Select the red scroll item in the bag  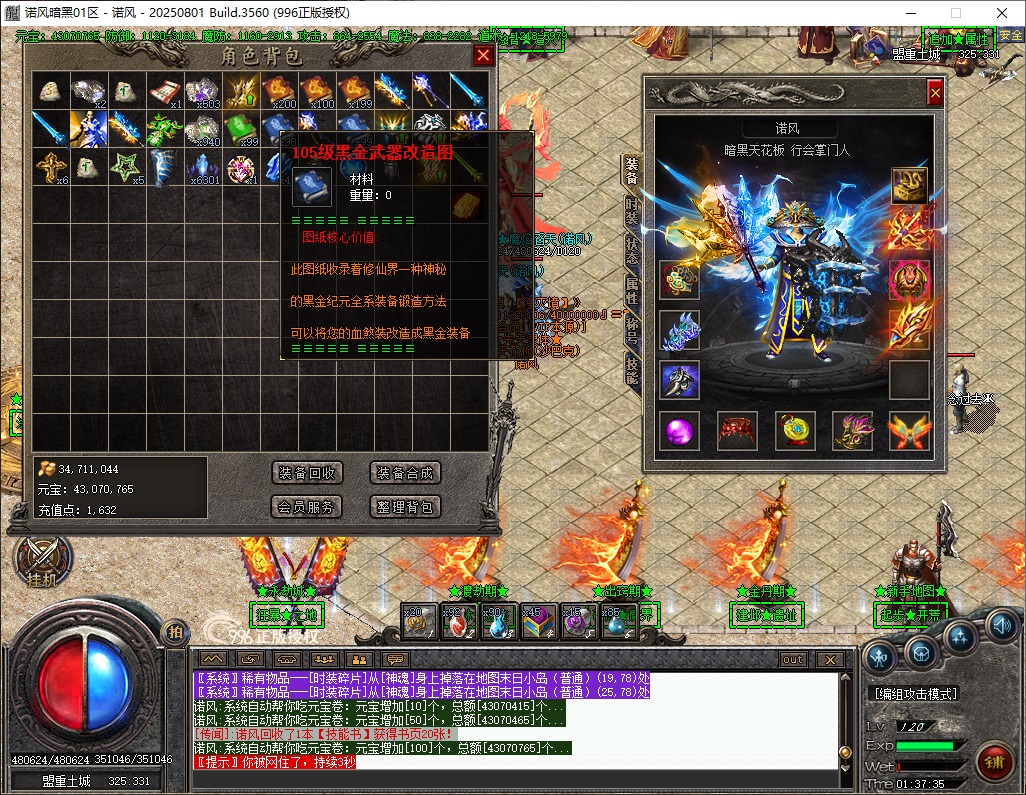pos(166,91)
